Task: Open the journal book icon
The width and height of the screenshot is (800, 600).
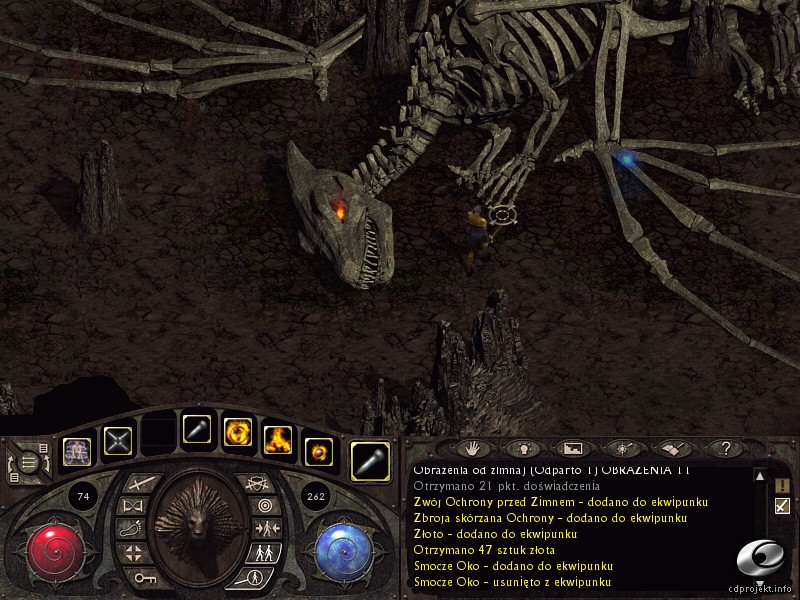Action: 672,448
